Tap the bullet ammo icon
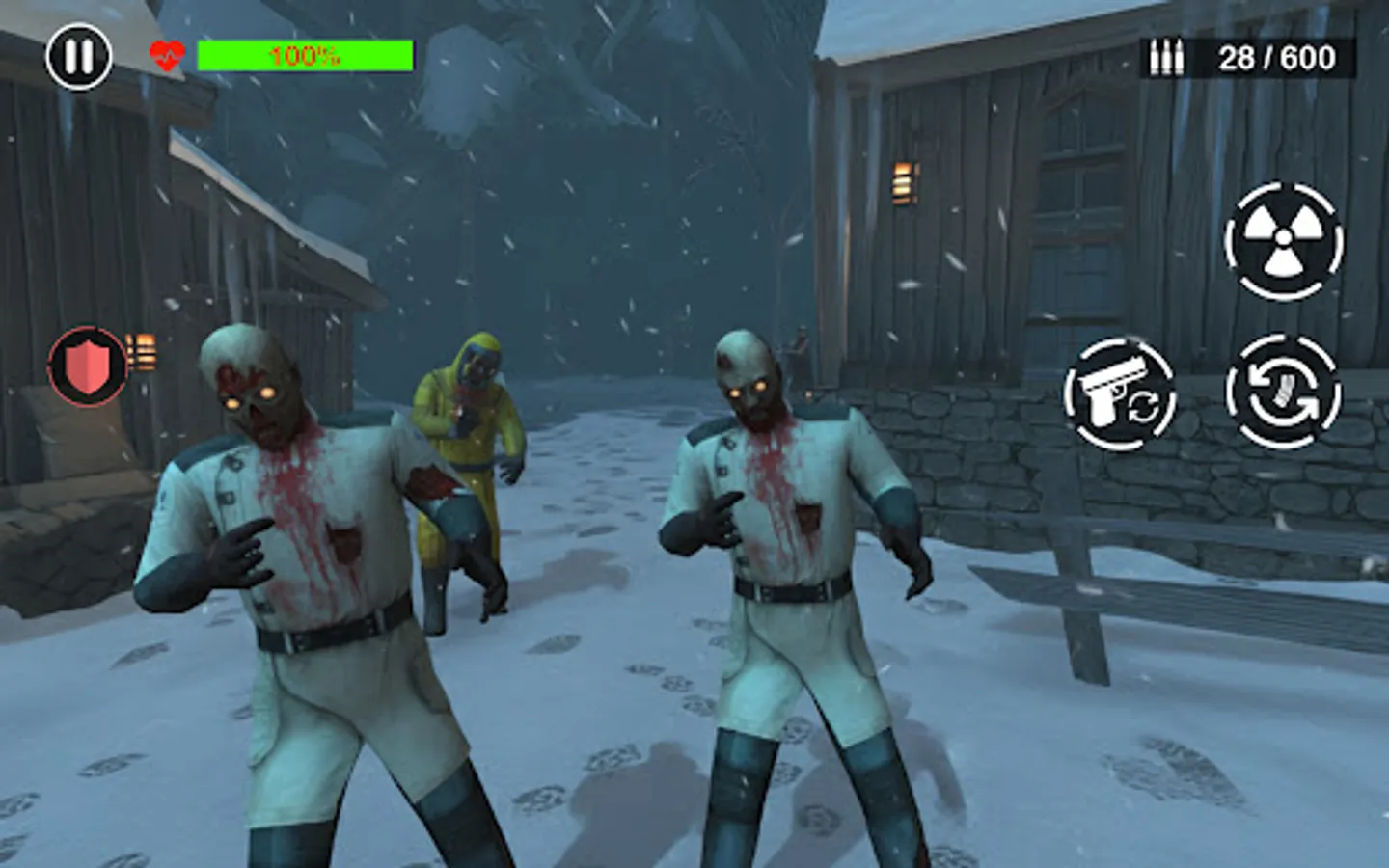The height and width of the screenshot is (868, 1389). (x=1168, y=59)
